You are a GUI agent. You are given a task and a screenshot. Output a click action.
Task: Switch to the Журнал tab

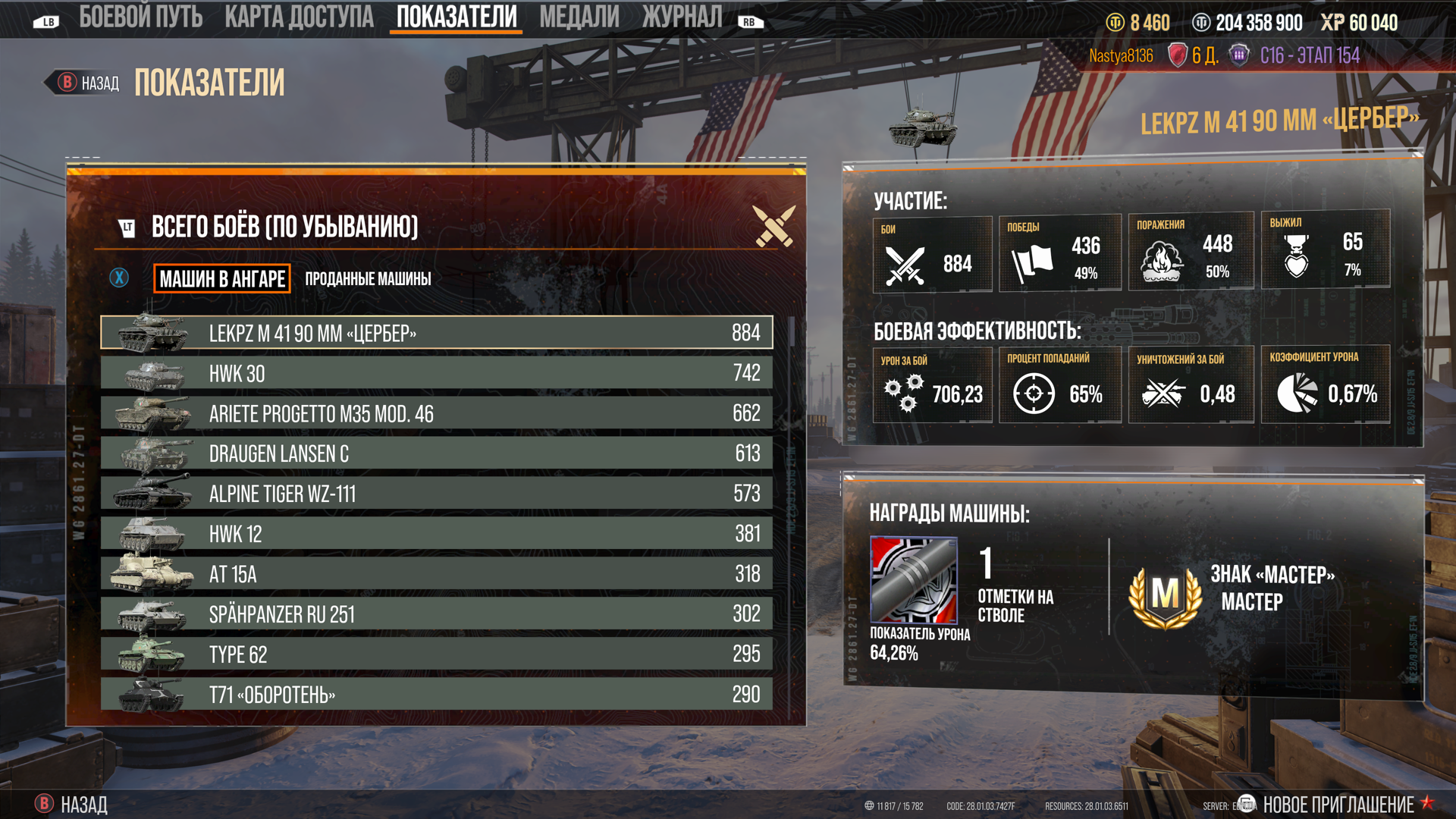coord(682,17)
